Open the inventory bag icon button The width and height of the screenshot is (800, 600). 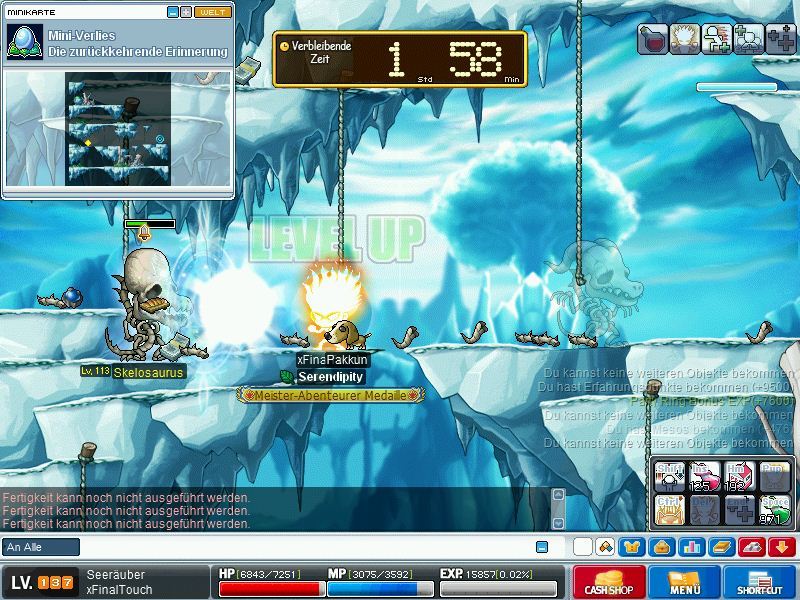tap(660, 547)
